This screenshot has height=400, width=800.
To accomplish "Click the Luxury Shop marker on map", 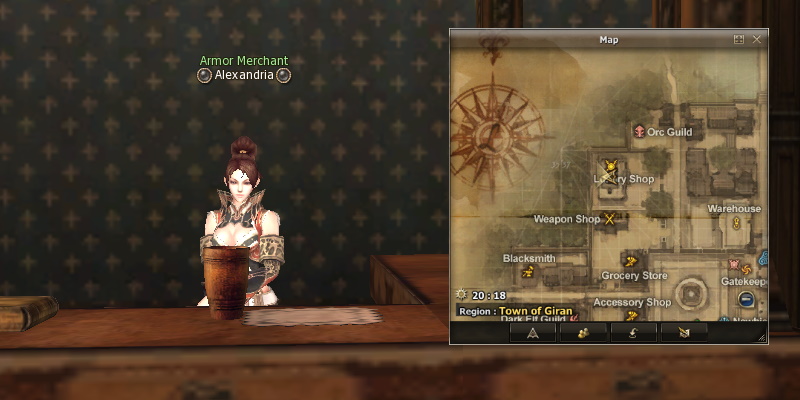I will point(609,166).
